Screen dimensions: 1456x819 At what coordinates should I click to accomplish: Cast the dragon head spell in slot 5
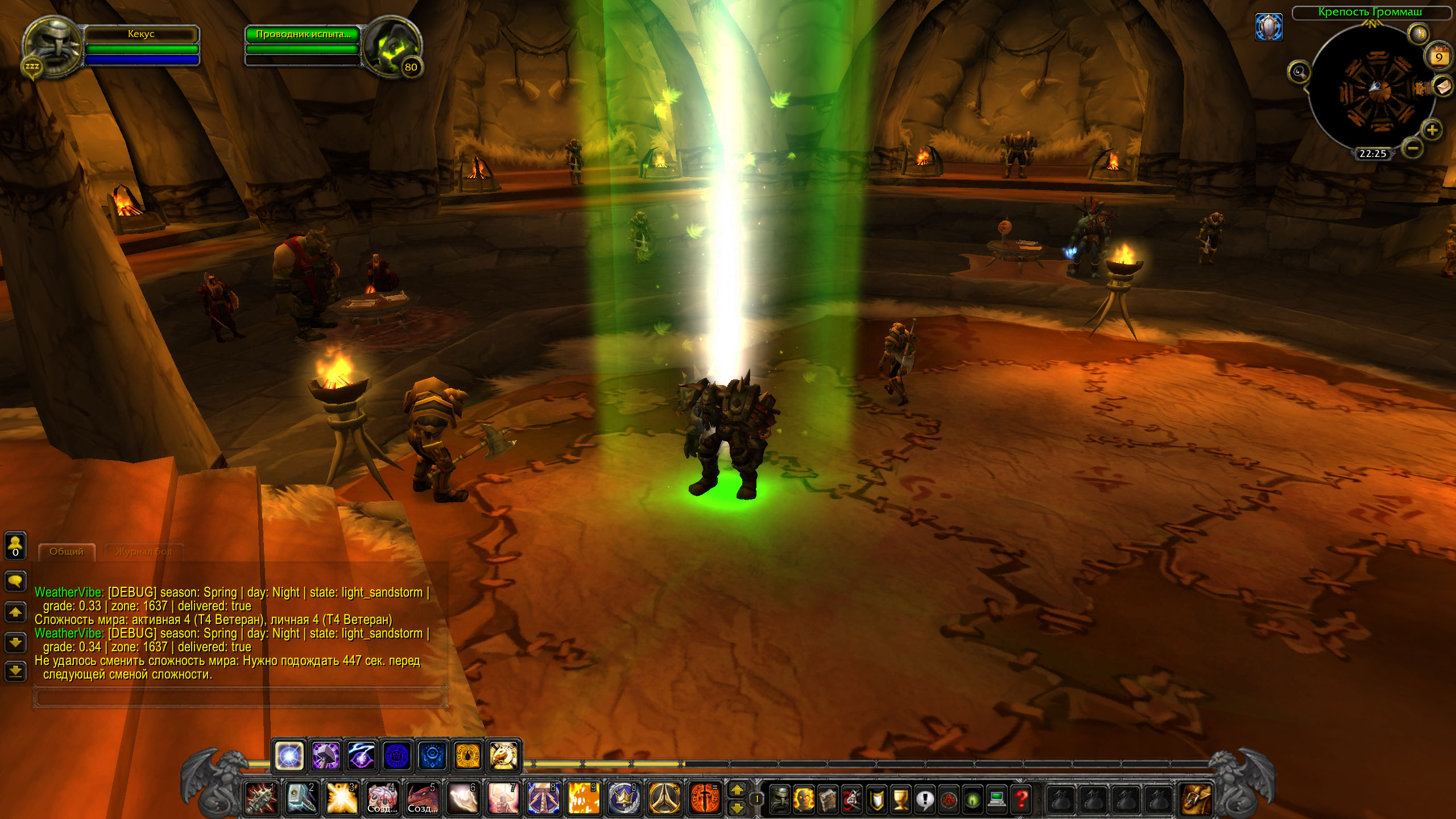click(423, 798)
